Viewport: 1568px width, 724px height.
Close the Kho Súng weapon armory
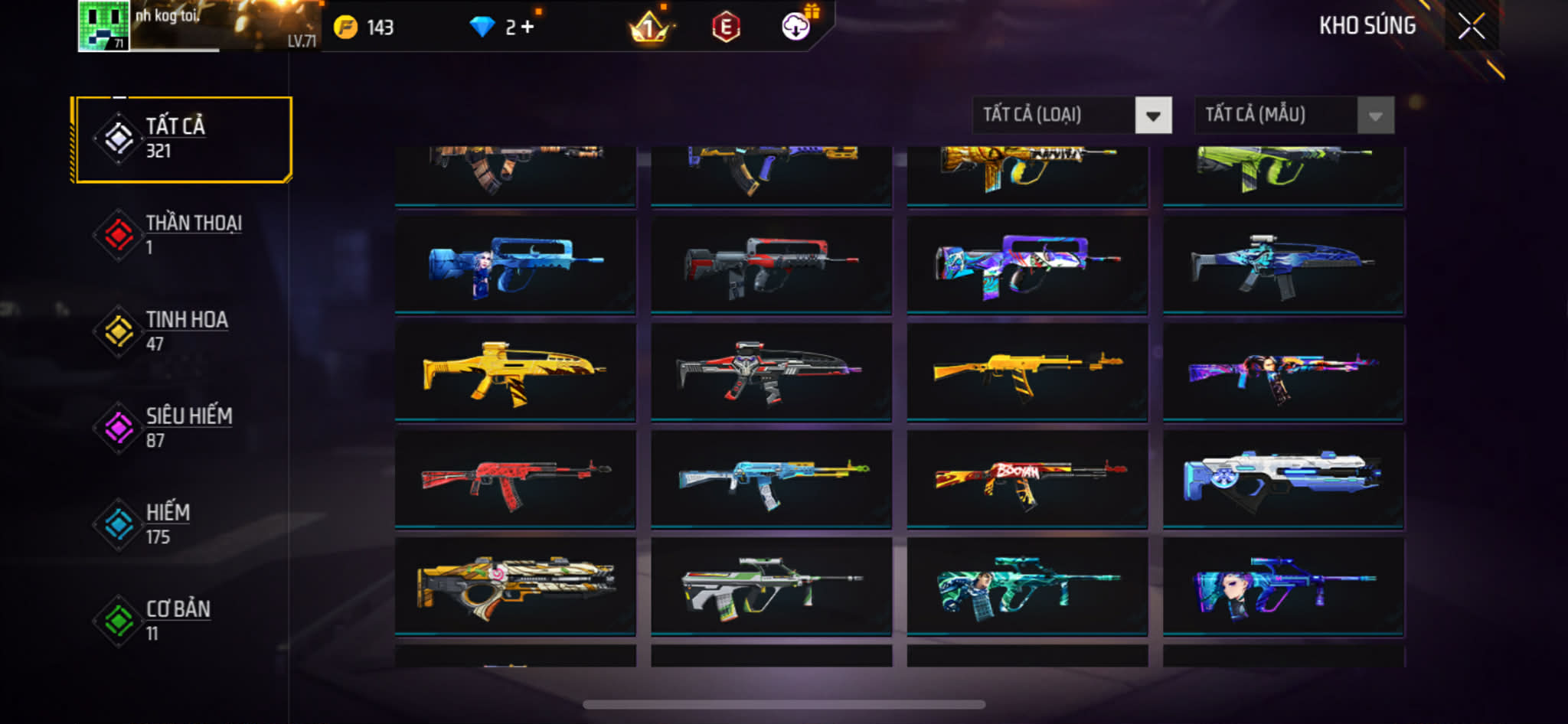[x=1471, y=27]
